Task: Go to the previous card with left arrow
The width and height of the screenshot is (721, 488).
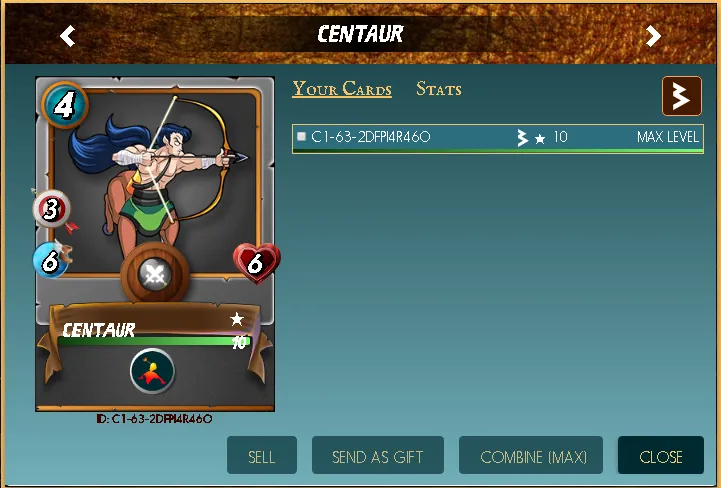Action: click(x=67, y=36)
